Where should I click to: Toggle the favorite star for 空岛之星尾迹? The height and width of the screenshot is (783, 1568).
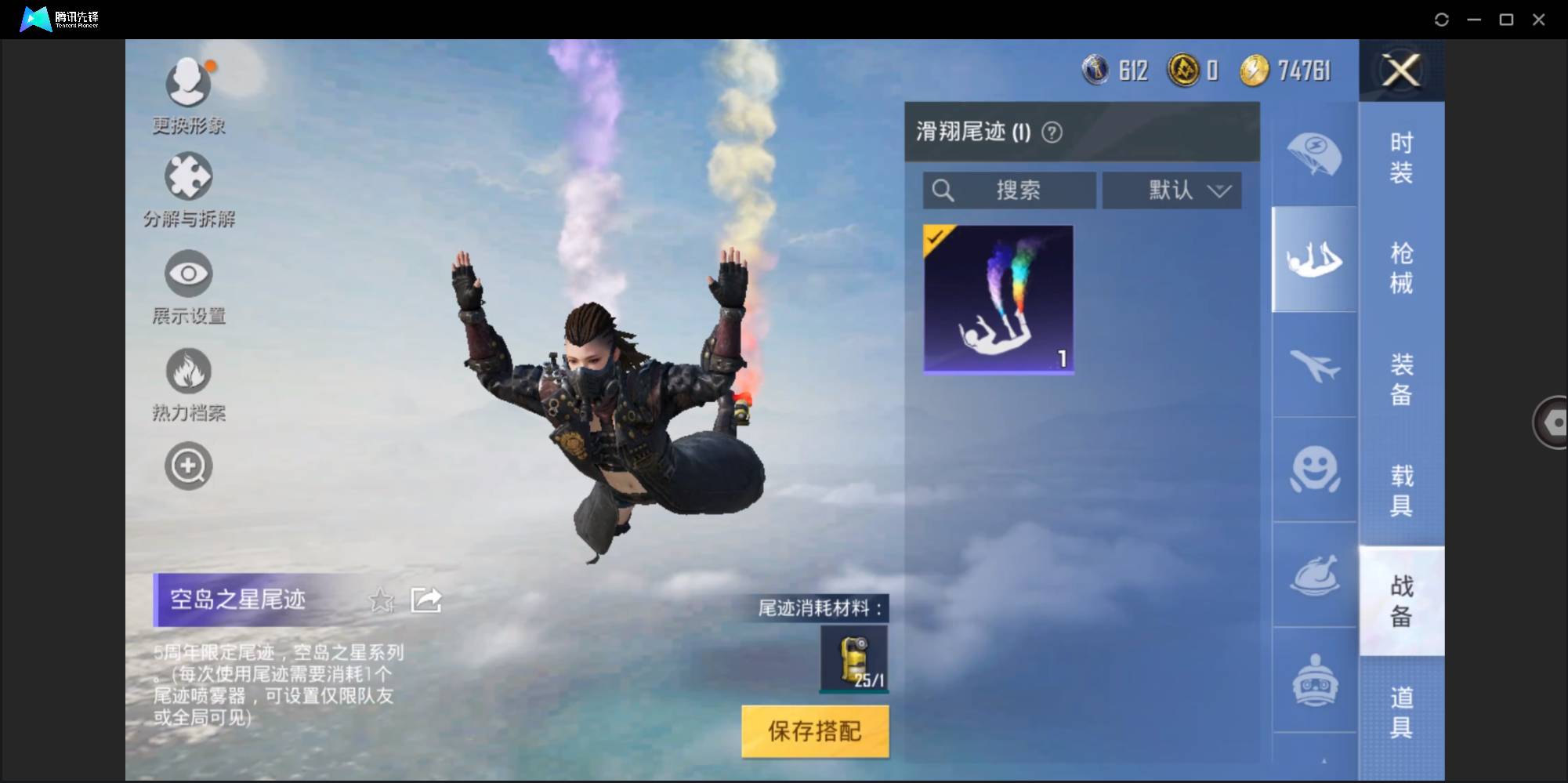(382, 600)
